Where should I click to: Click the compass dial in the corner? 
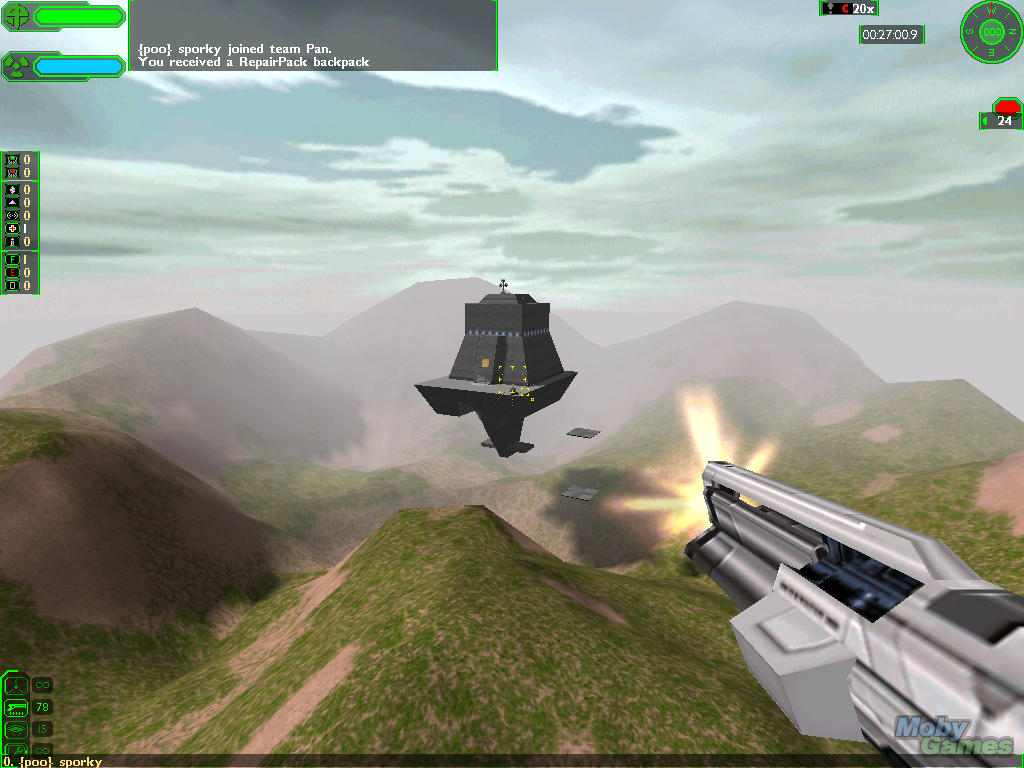992,30
